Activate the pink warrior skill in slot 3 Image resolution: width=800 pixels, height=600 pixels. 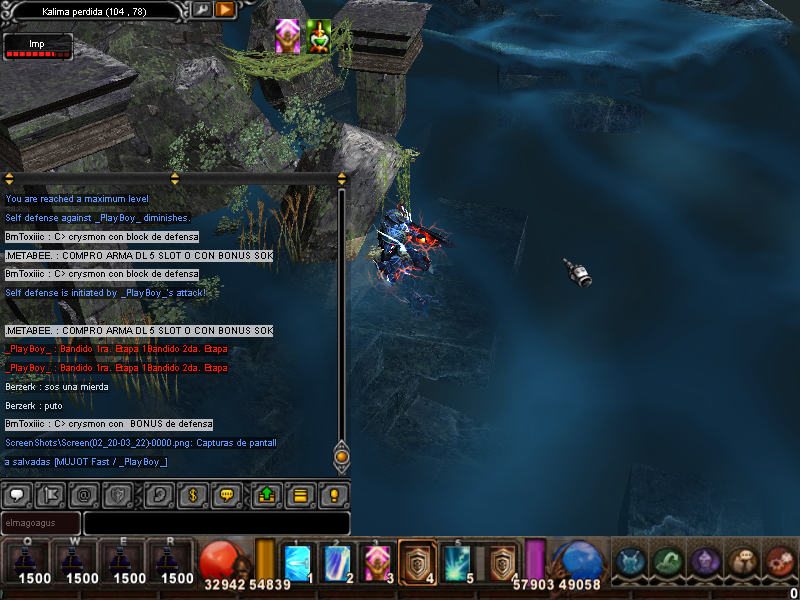pos(378,562)
